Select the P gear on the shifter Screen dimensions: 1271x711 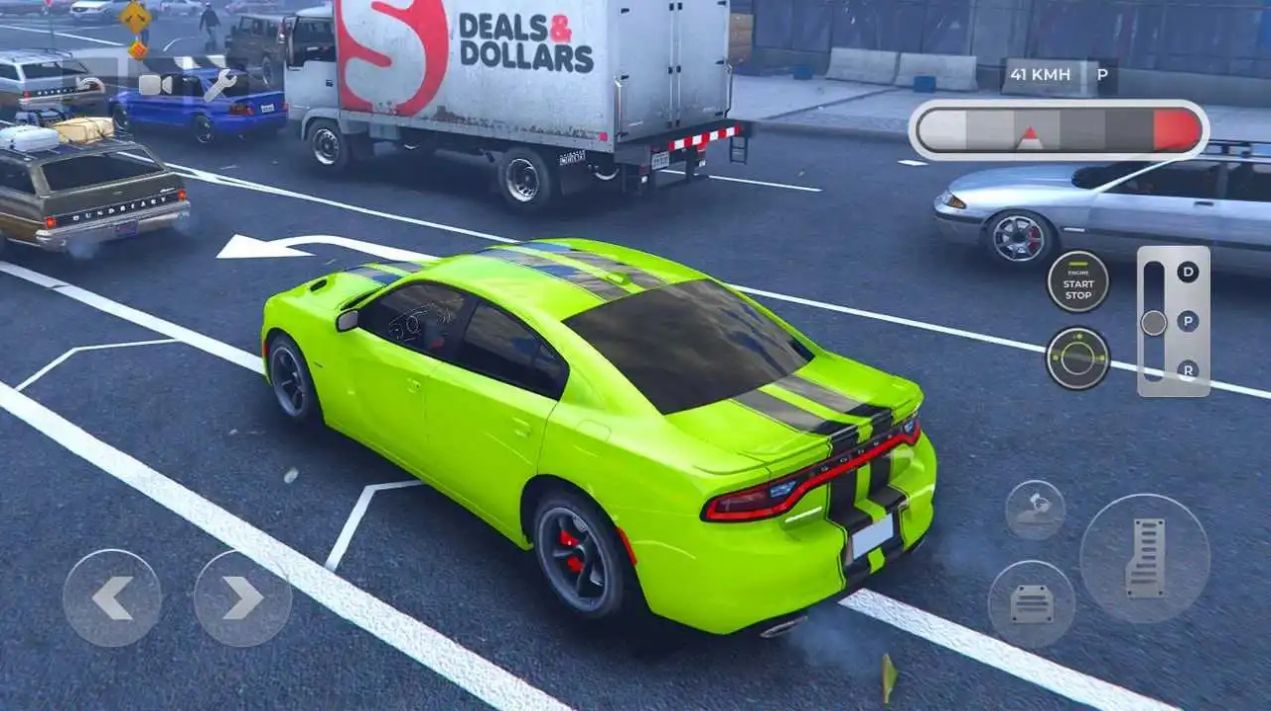pos(1187,321)
